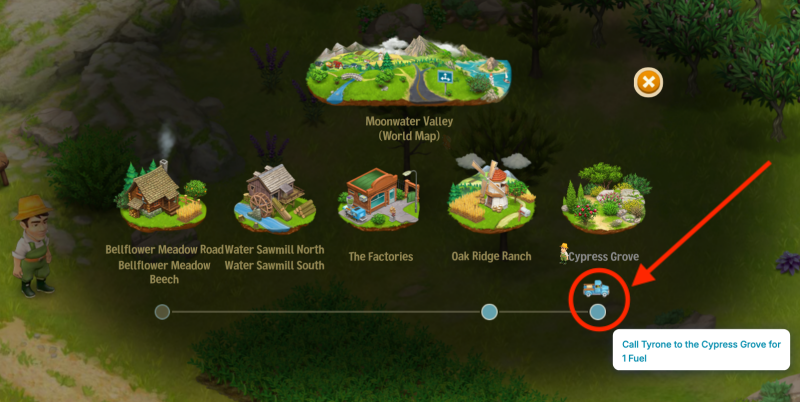Visit Oak Ridge Ranch
The image size is (800, 402).
point(488,194)
